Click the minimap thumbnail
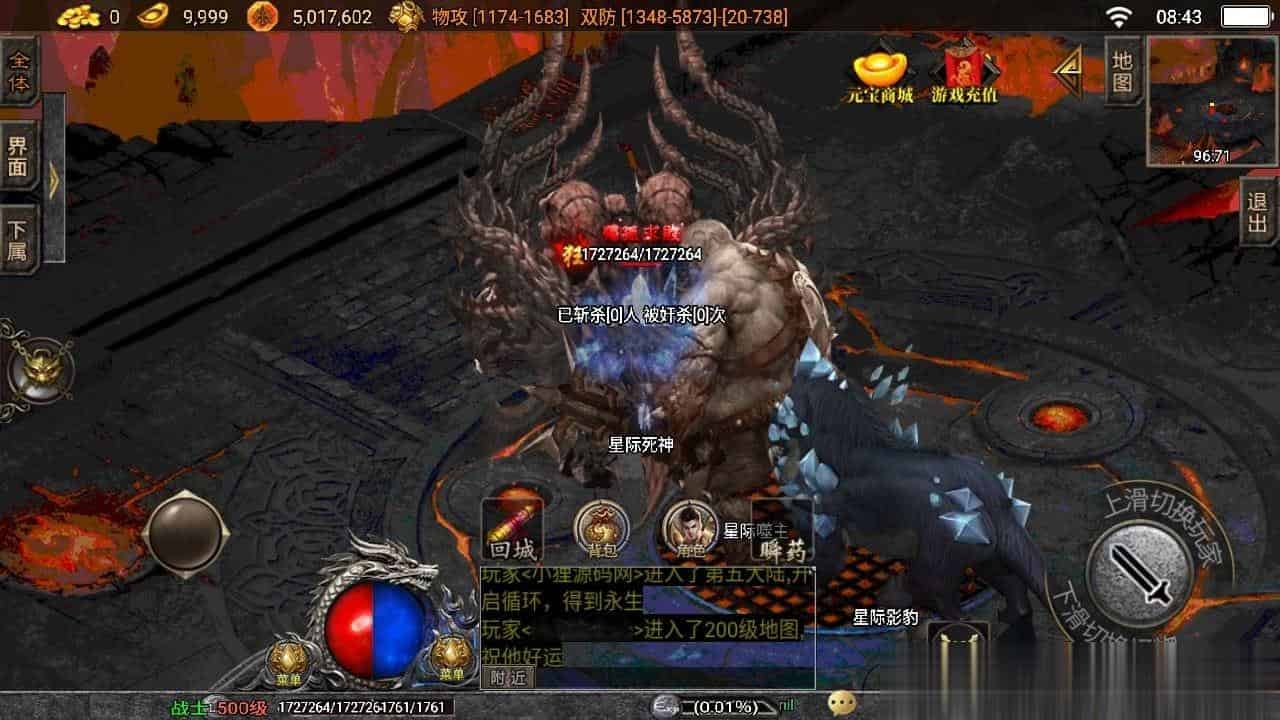1280x720 pixels. [1211, 100]
